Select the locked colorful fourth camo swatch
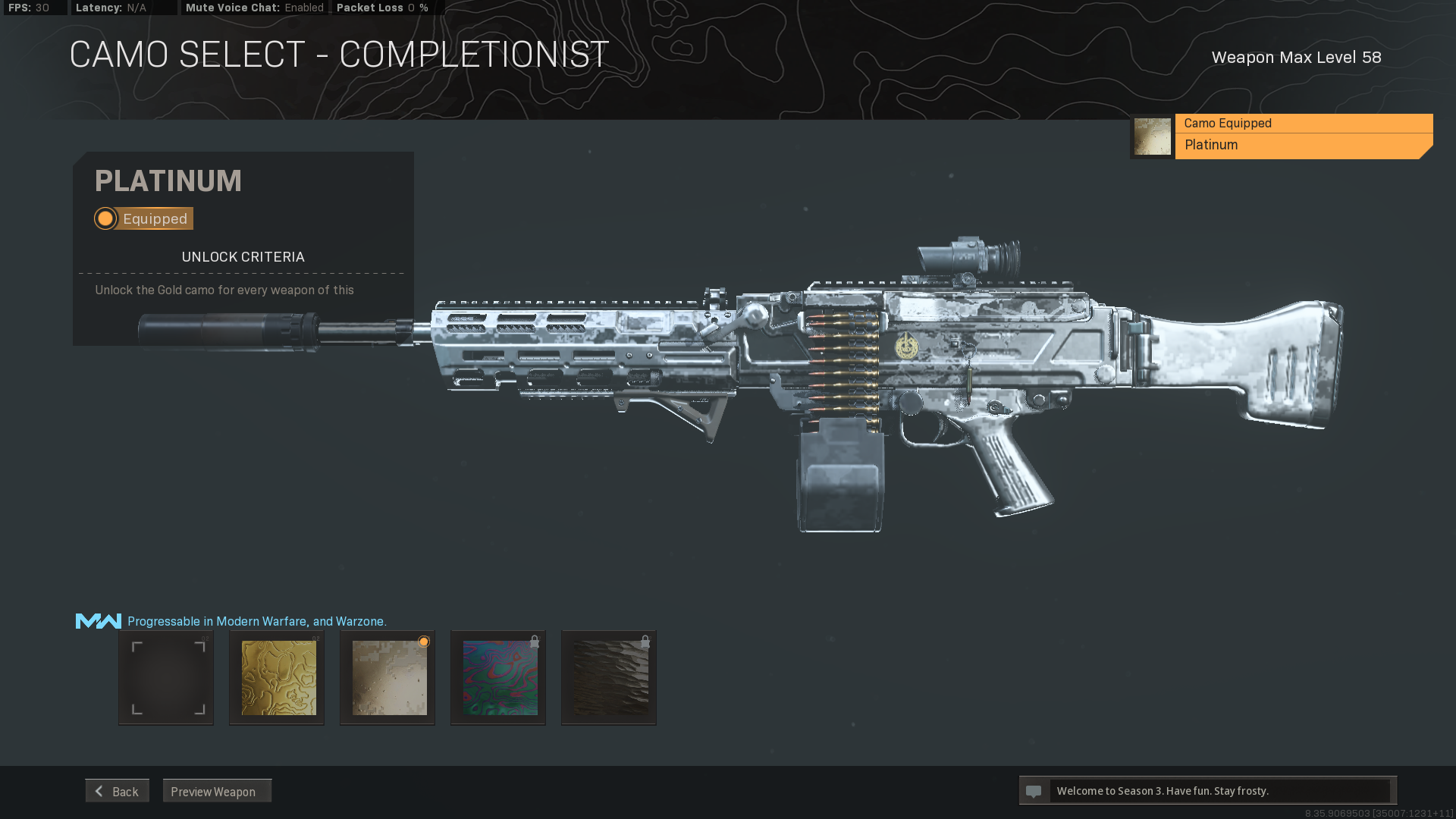 point(497,677)
